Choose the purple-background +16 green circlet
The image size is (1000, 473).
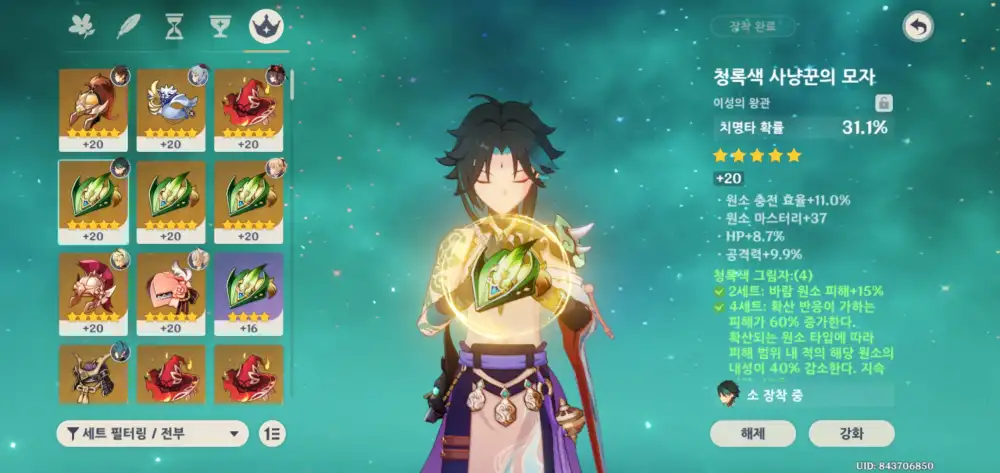[248, 290]
